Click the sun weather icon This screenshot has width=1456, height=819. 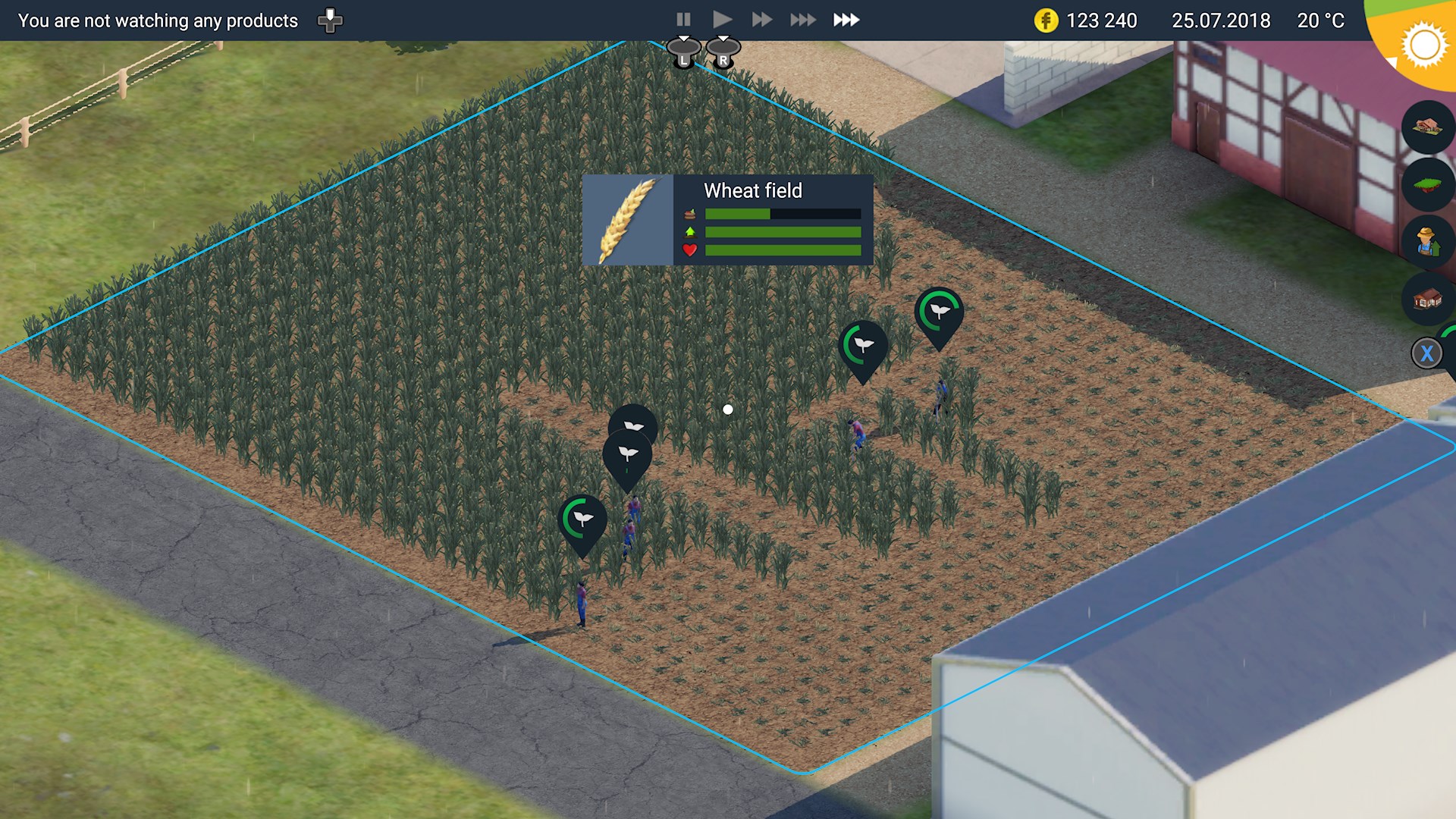point(1423,45)
